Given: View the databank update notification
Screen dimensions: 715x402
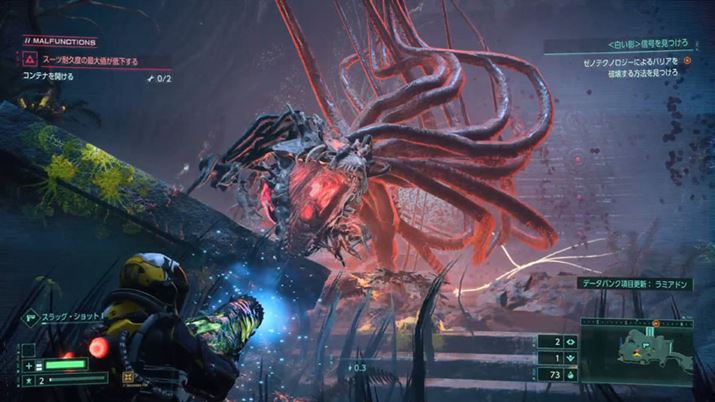Looking at the screenshot, I should point(635,284).
